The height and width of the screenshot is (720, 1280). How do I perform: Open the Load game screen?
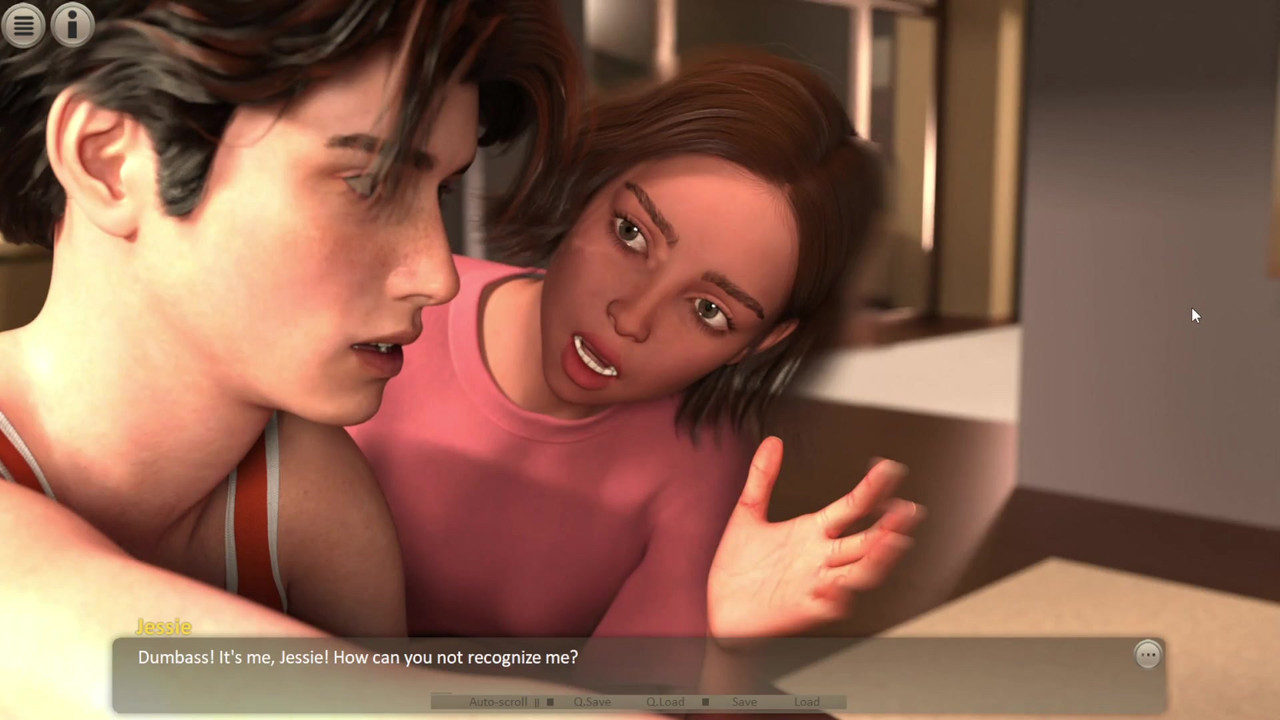point(807,702)
